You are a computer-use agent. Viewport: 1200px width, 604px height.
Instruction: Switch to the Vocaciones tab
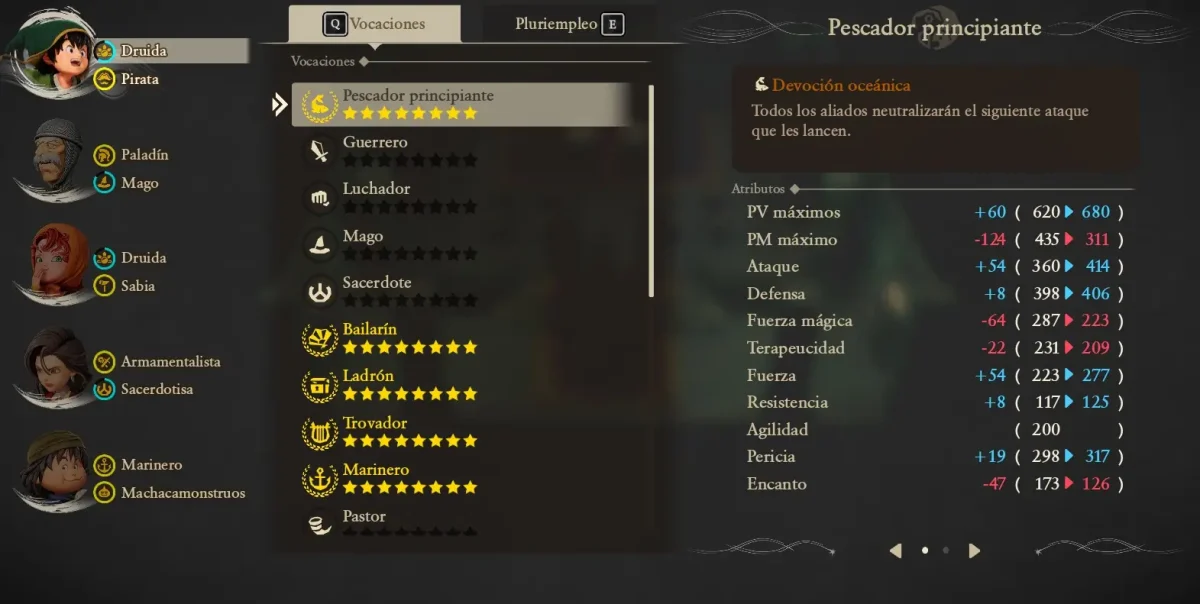[375, 24]
